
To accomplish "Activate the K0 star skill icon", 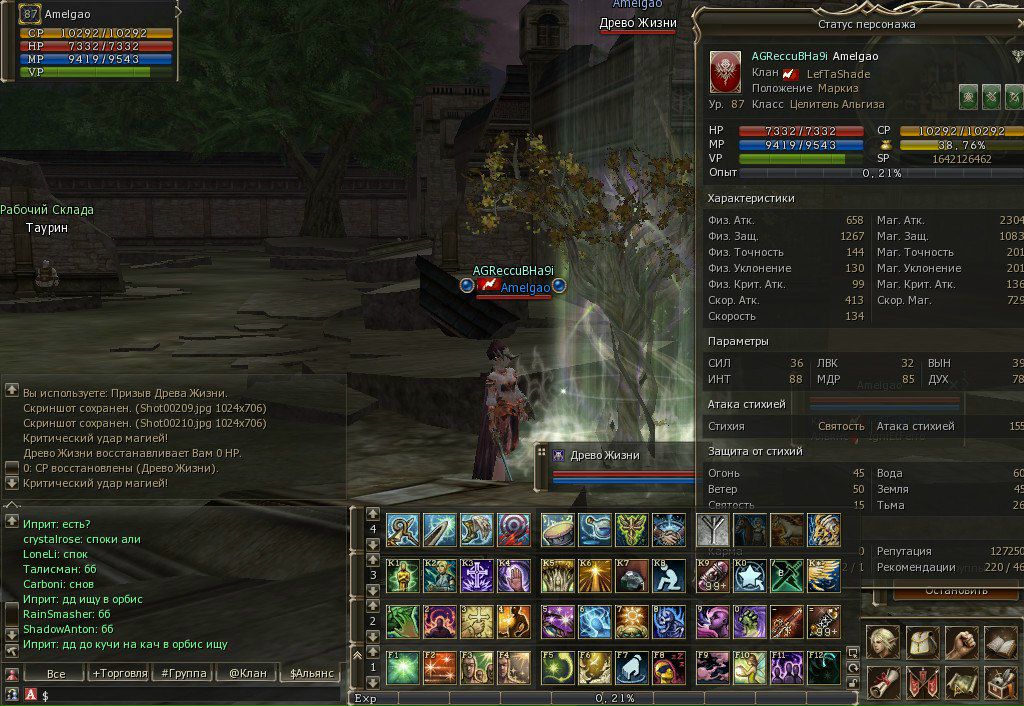I will (x=748, y=575).
